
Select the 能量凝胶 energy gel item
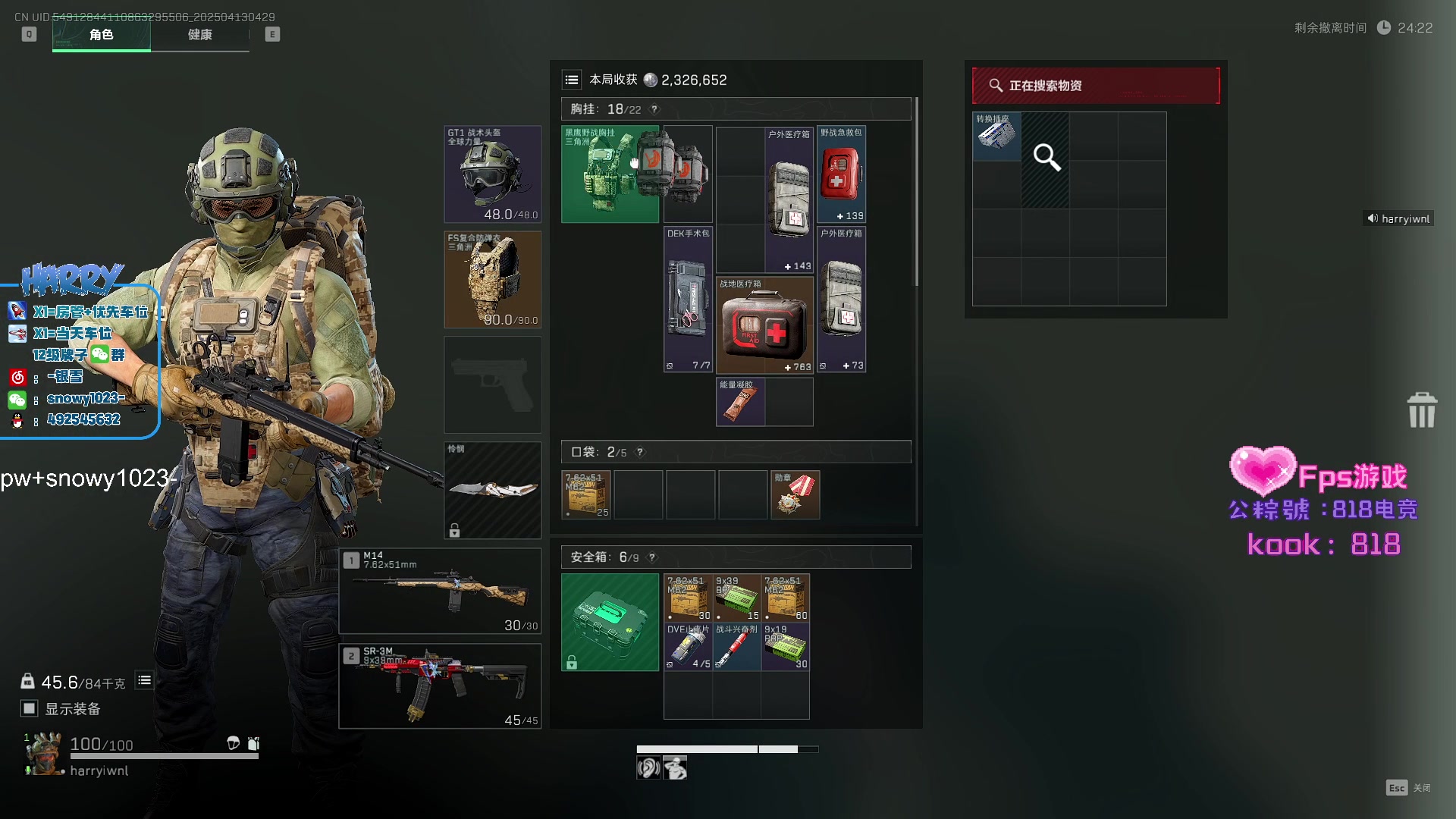[x=740, y=402]
